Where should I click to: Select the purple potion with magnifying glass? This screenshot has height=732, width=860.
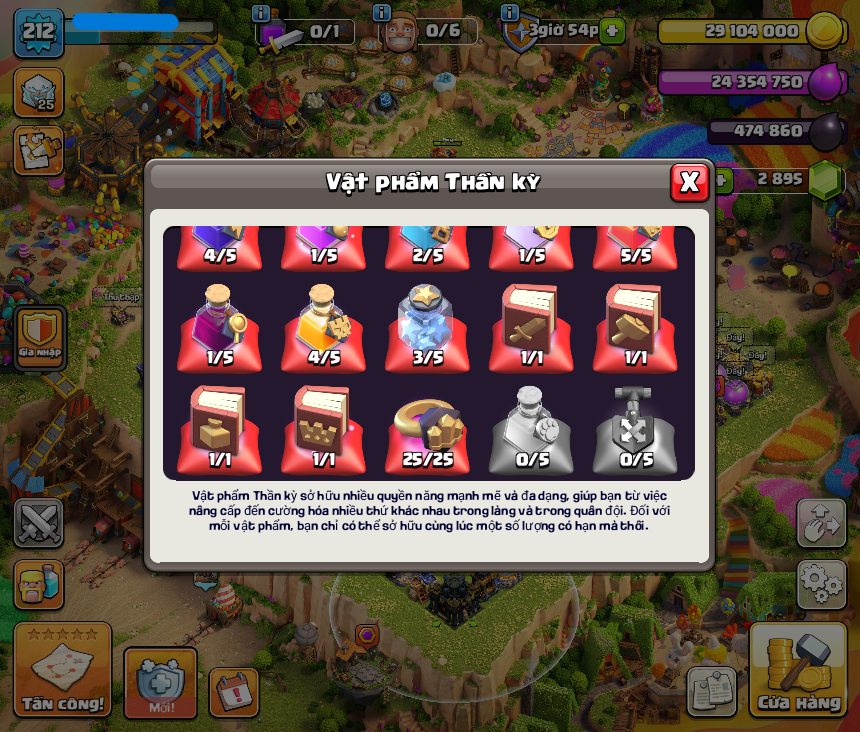[219, 326]
